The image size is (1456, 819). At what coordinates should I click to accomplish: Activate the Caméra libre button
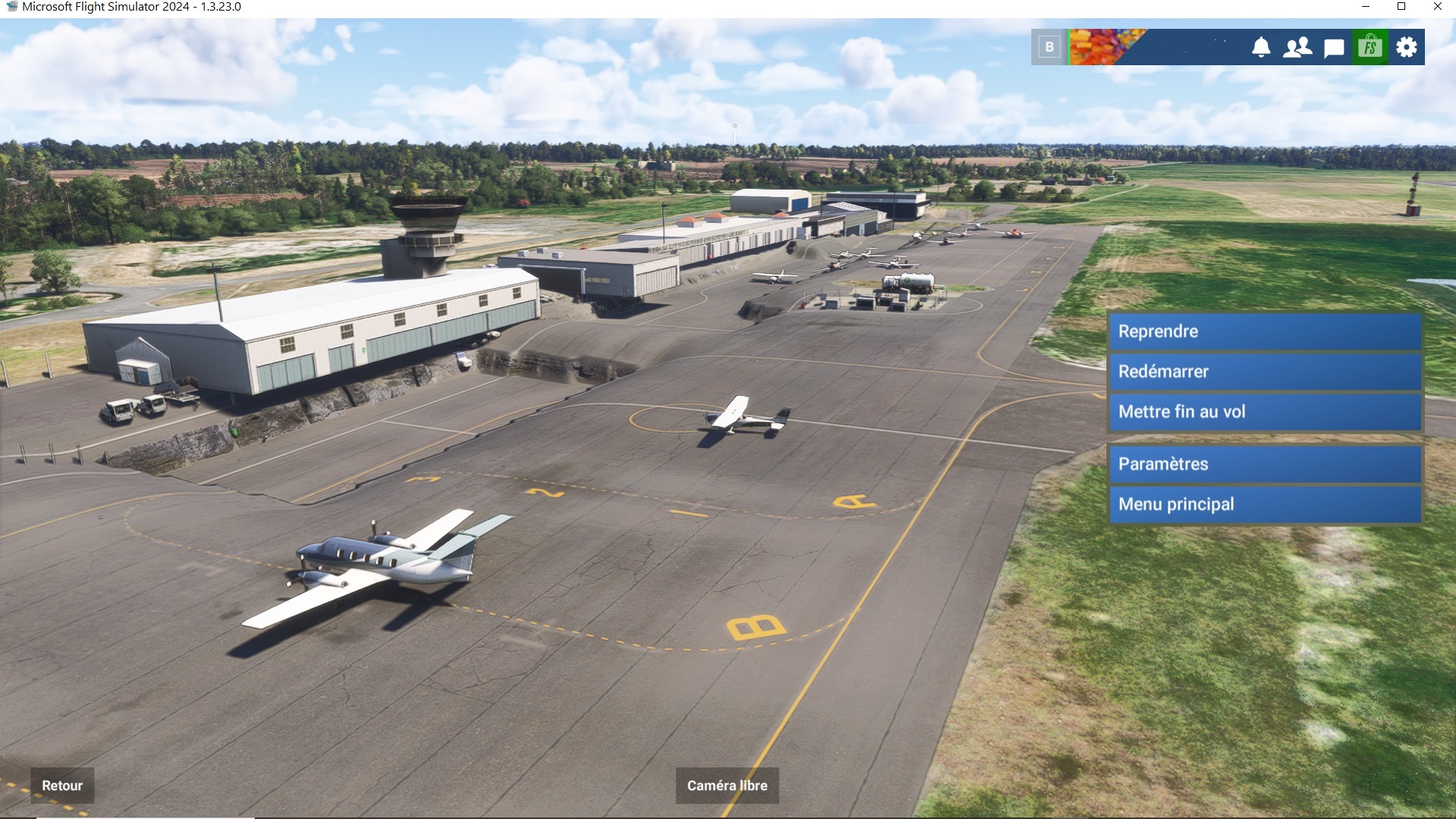point(726,786)
